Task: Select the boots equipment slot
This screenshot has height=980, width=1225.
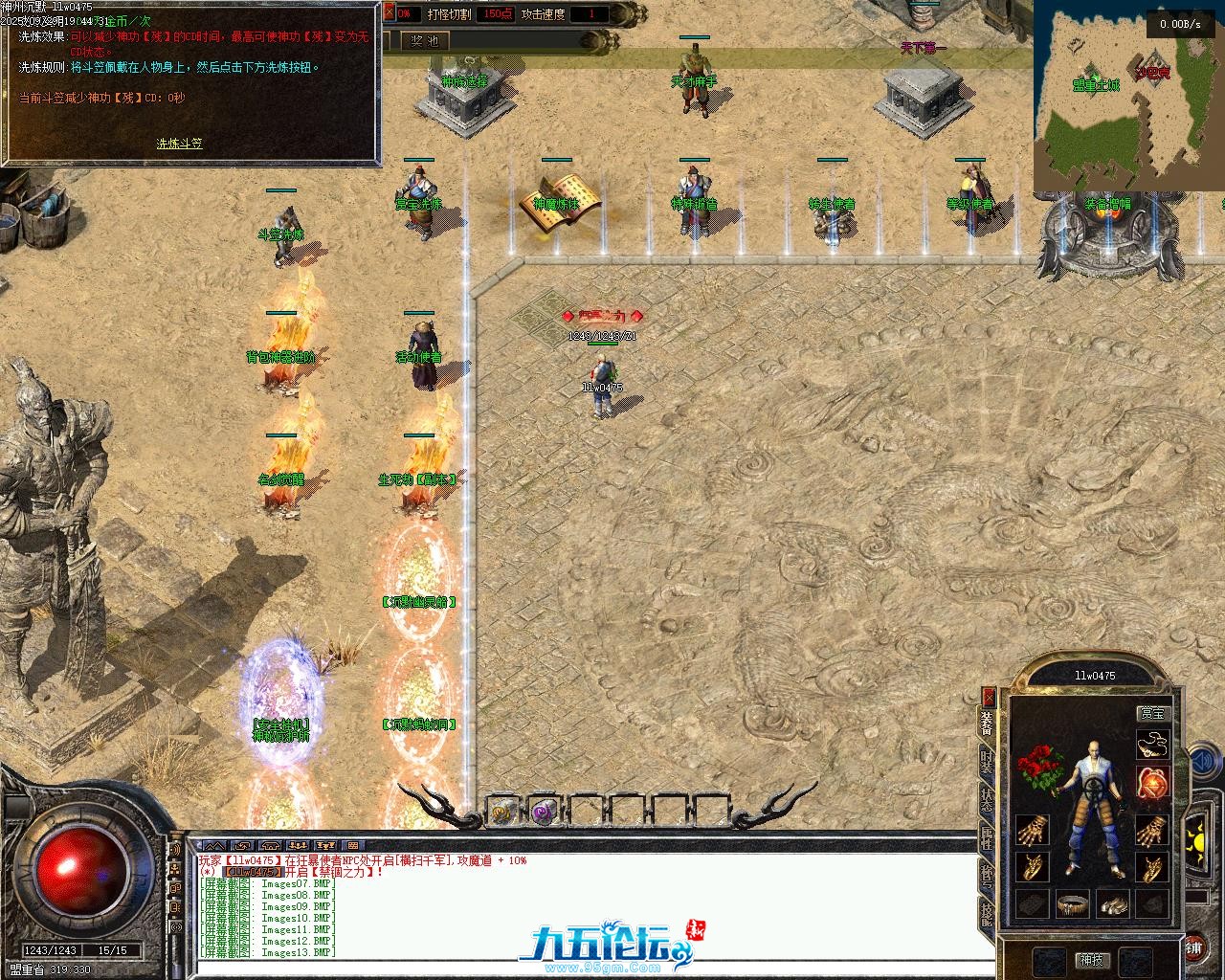Action: click(1112, 903)
